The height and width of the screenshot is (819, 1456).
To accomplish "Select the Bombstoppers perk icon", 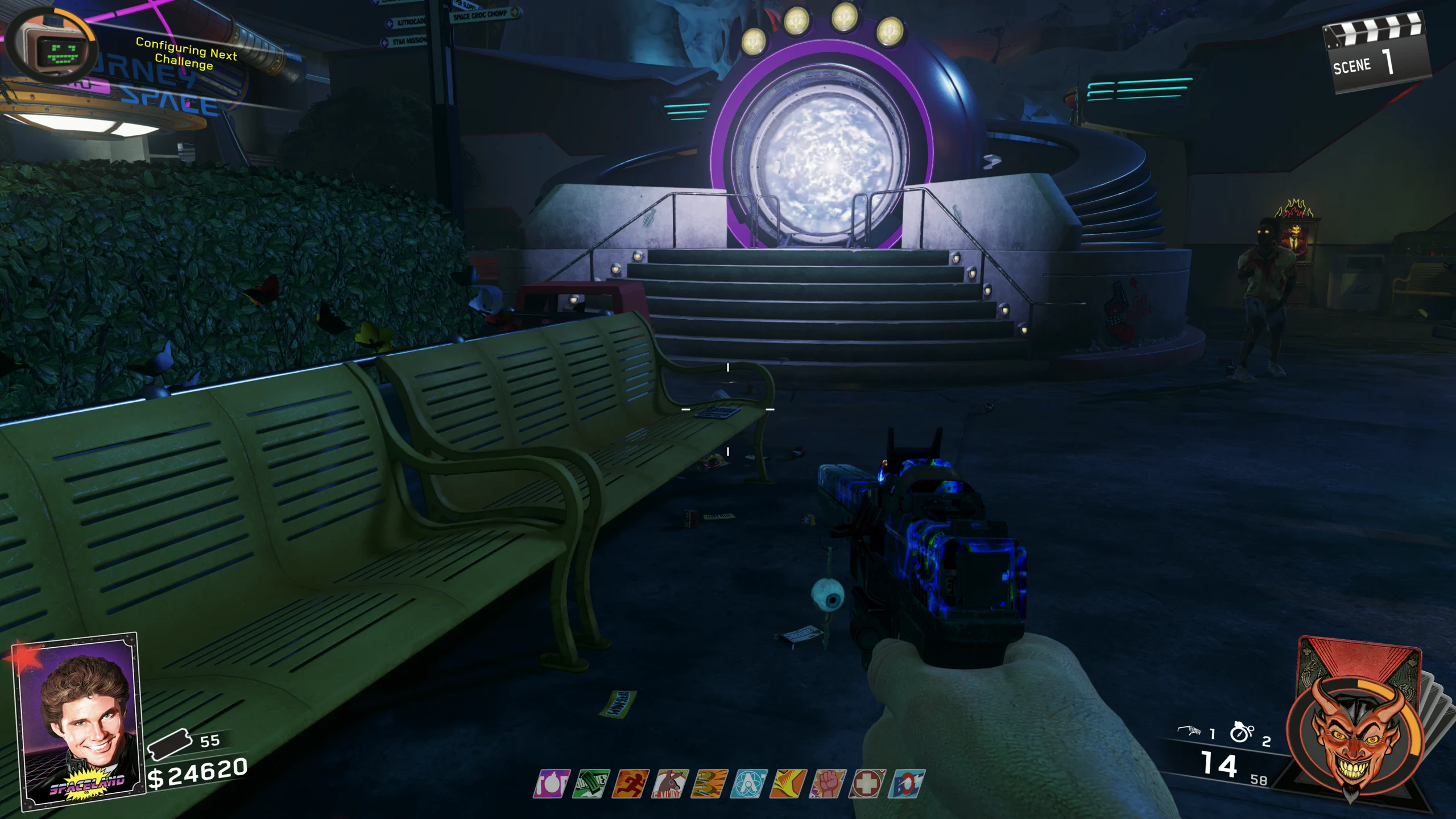I will click(x=551, y=784).
